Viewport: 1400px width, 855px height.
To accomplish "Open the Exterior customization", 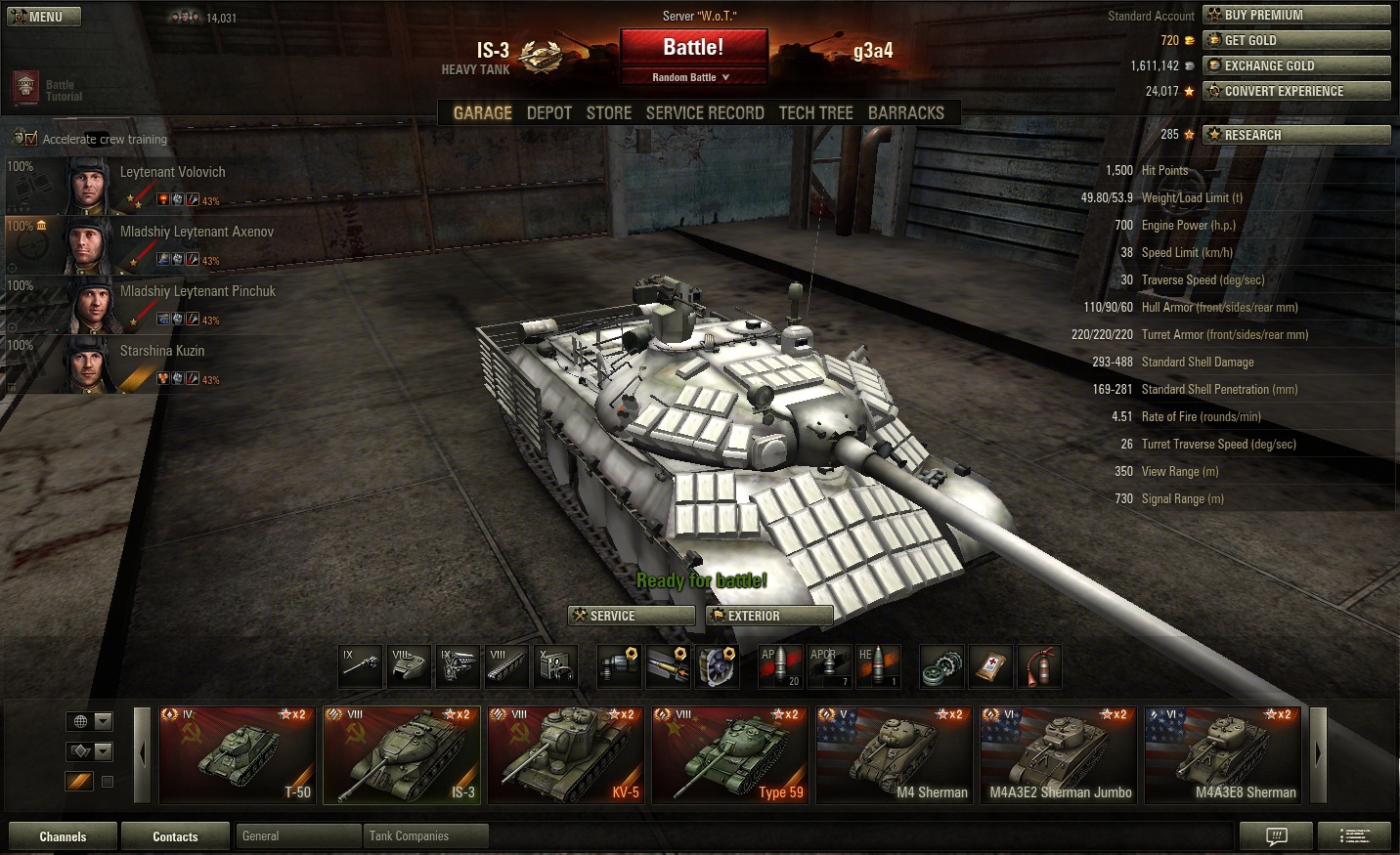I will [769, 616].
